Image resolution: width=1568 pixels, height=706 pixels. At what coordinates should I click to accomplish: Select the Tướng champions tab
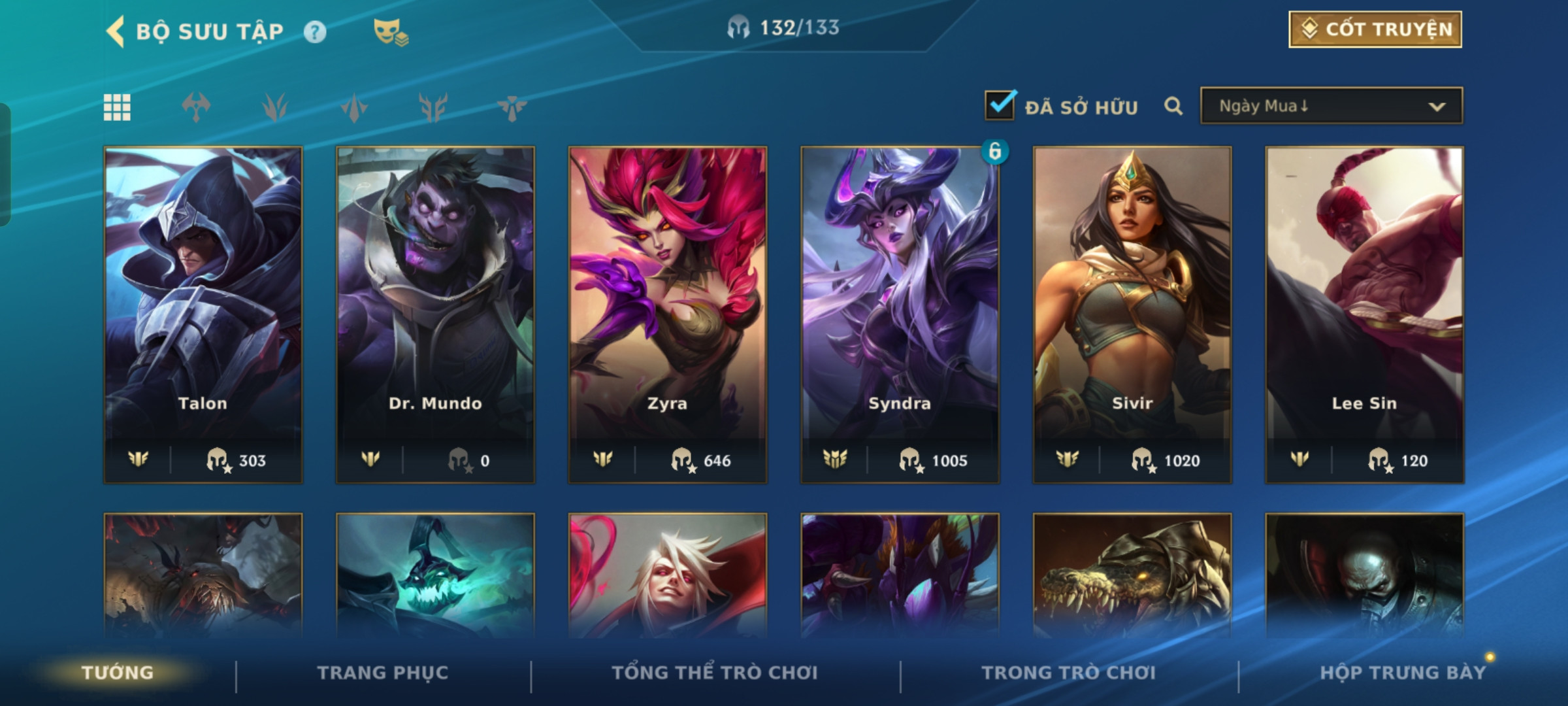(118, 673)
